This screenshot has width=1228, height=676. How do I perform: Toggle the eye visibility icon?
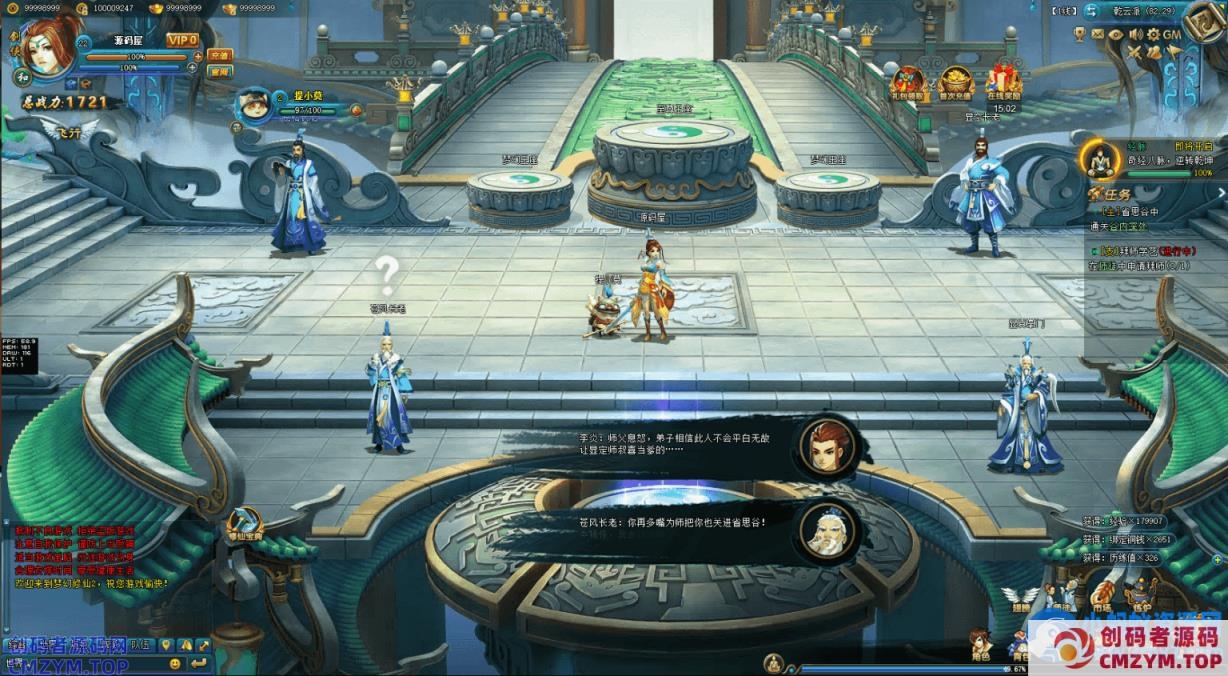[1116, 34]
